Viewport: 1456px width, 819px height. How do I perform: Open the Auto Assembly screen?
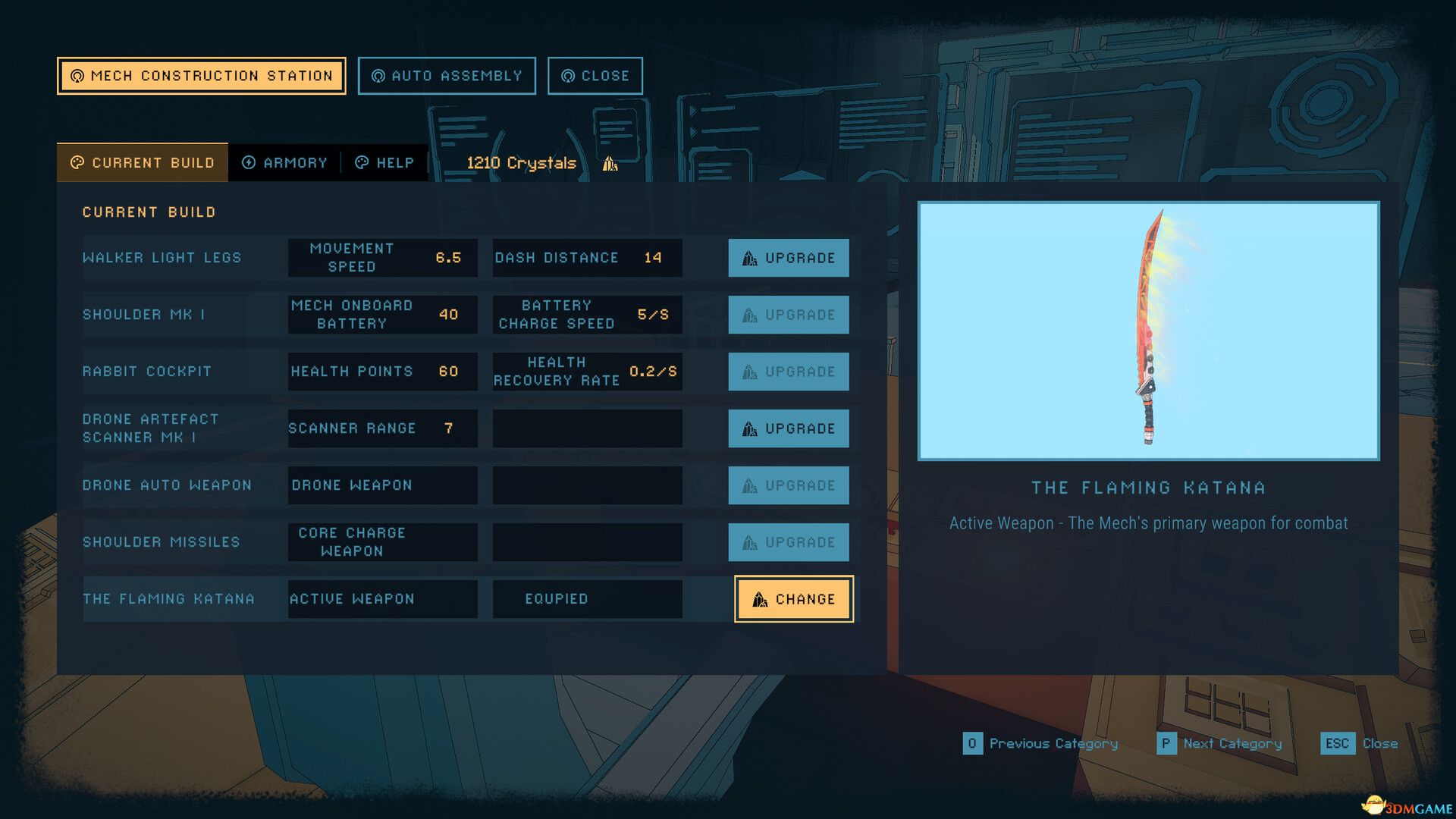click(x=447, y=75)
